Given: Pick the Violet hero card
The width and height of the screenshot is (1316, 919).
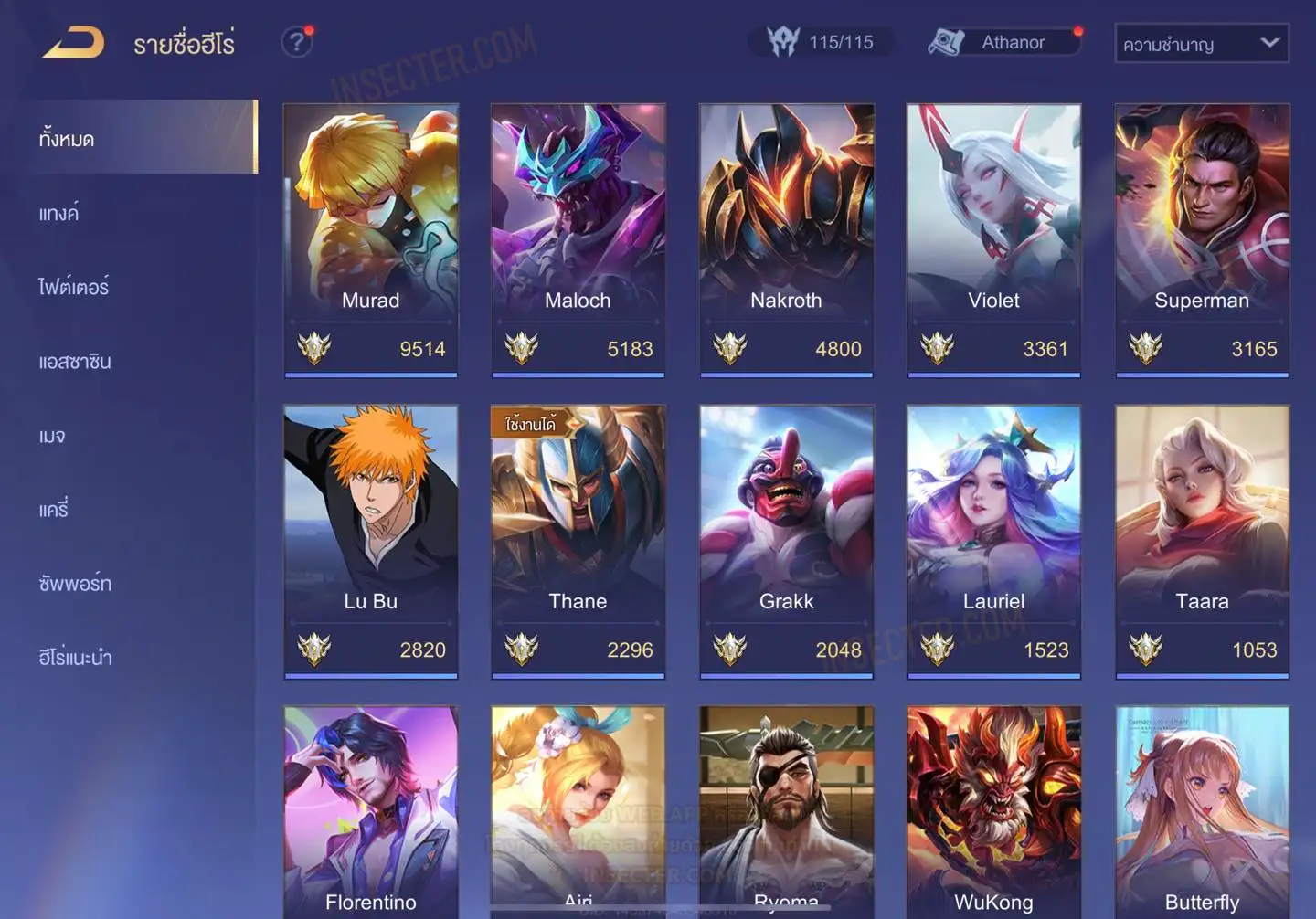Looking at the screenshot, I should [993, 238].
